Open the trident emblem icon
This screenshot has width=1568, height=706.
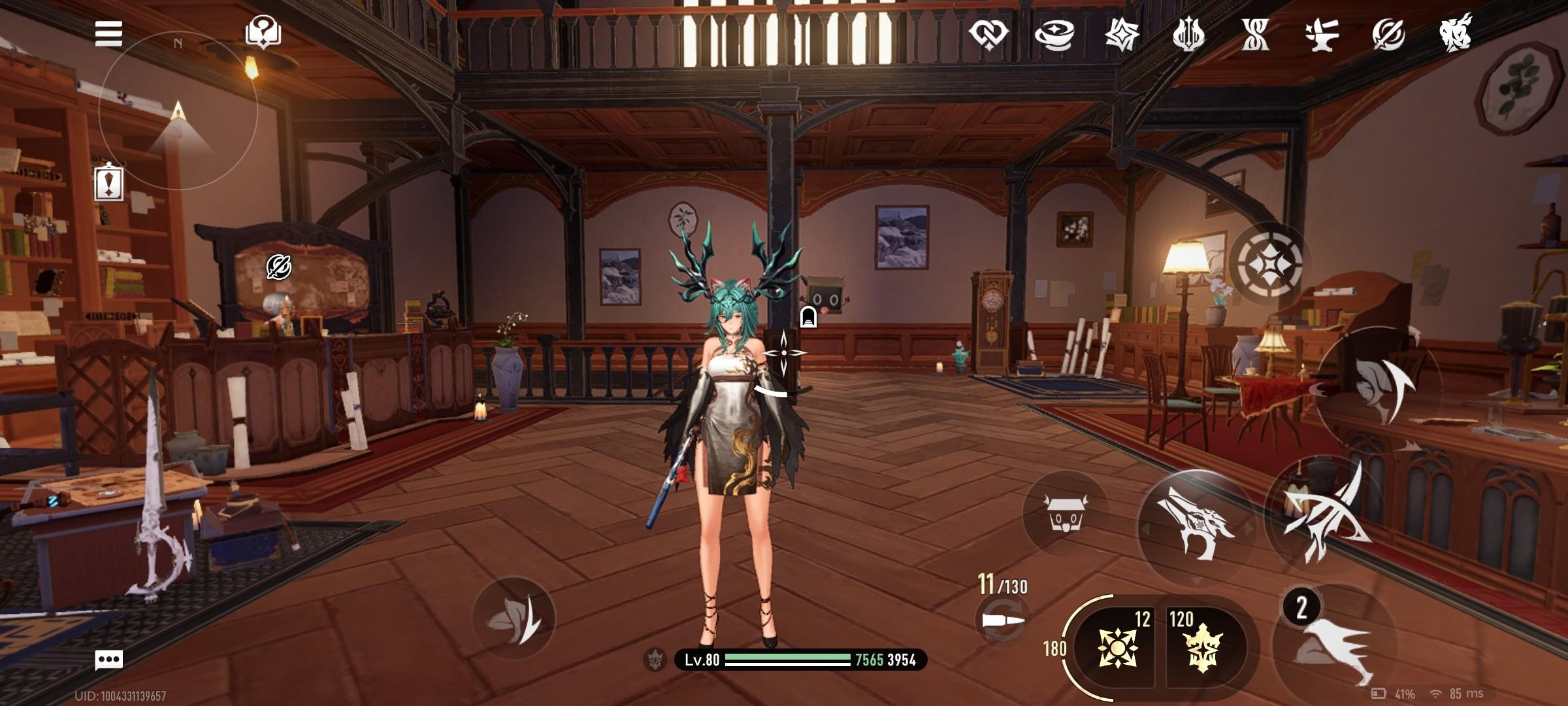pos(1188,33)
